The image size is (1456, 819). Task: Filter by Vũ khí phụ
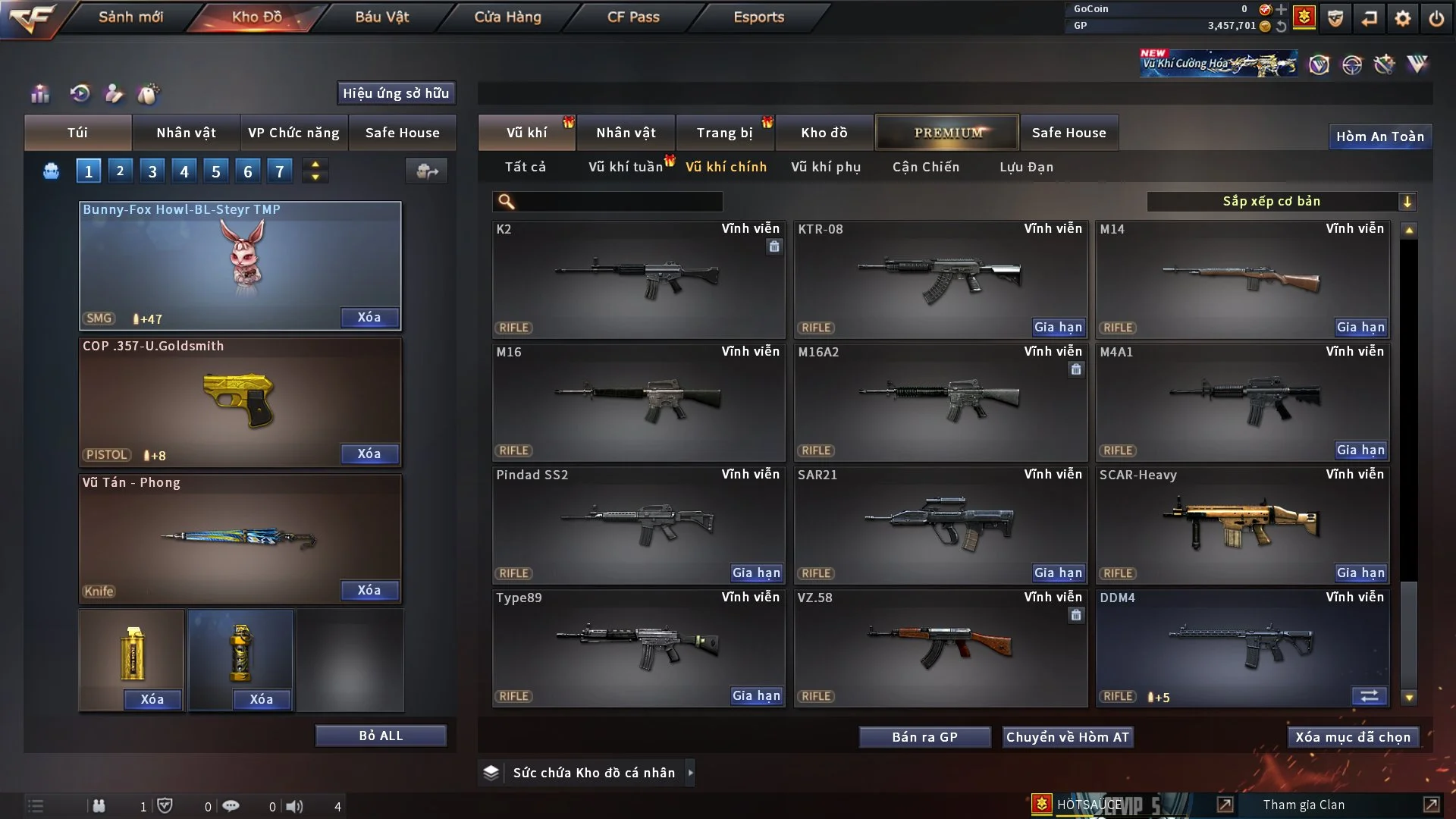pyautogui.click(x=826, y=167)
